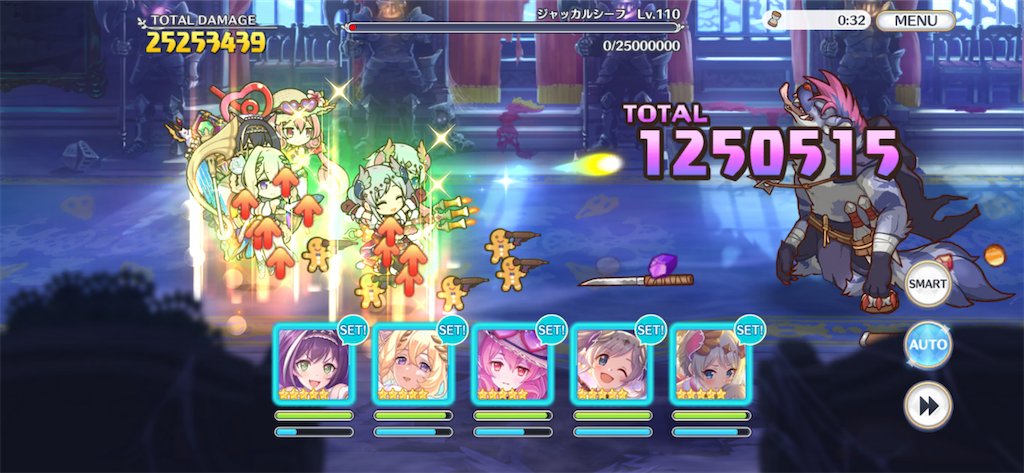Toggle AUTO battle mode

(x=927, y=346)
